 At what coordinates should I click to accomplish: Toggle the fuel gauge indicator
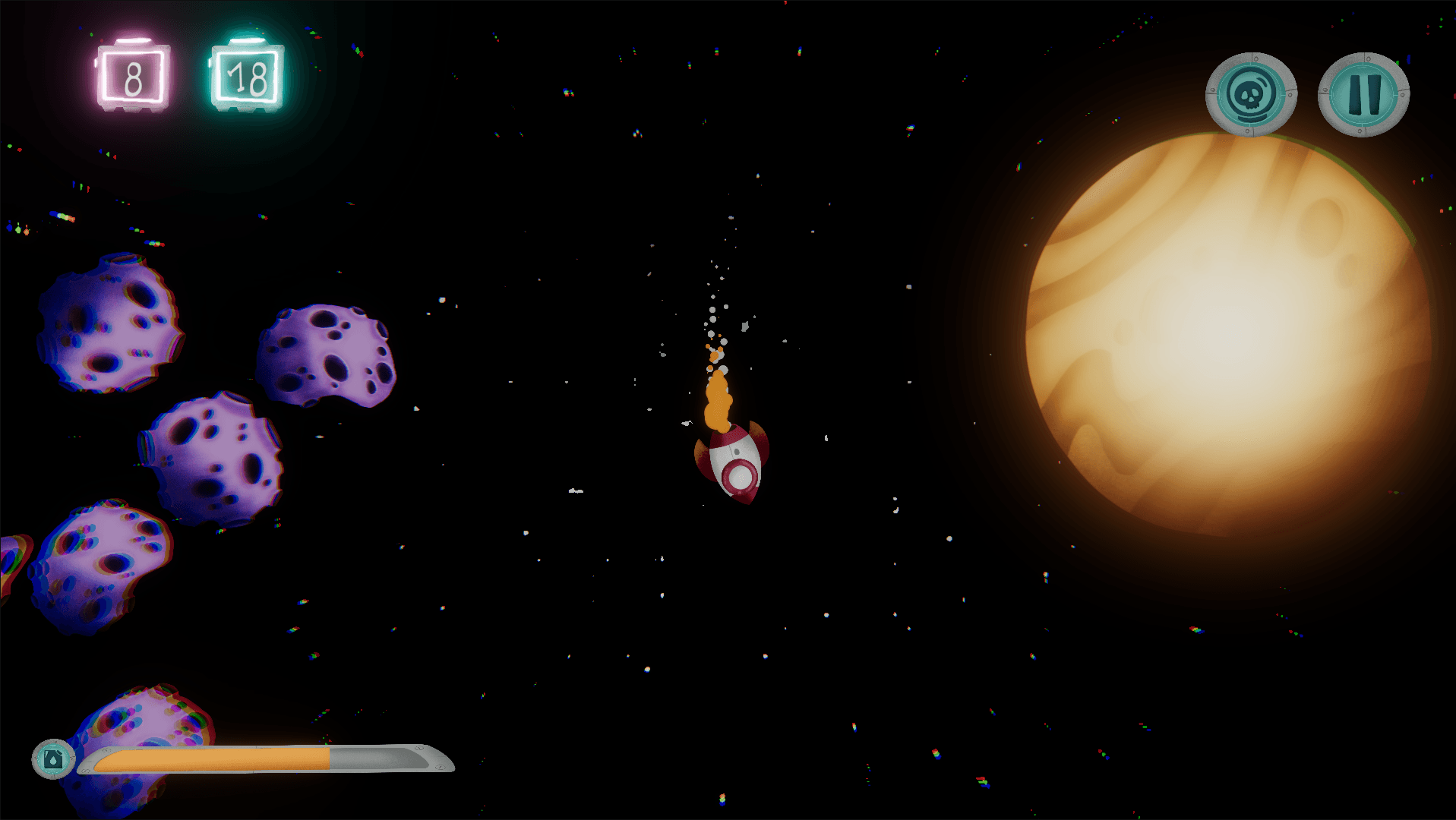[52, 758]
